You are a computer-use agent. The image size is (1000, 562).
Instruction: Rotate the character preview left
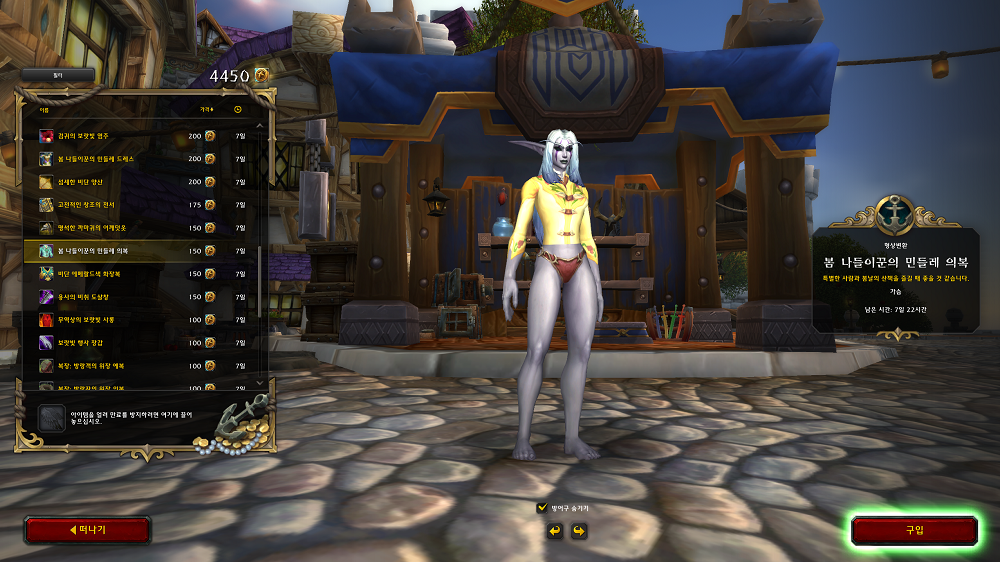pyautogui.click(x=554, y=530)
